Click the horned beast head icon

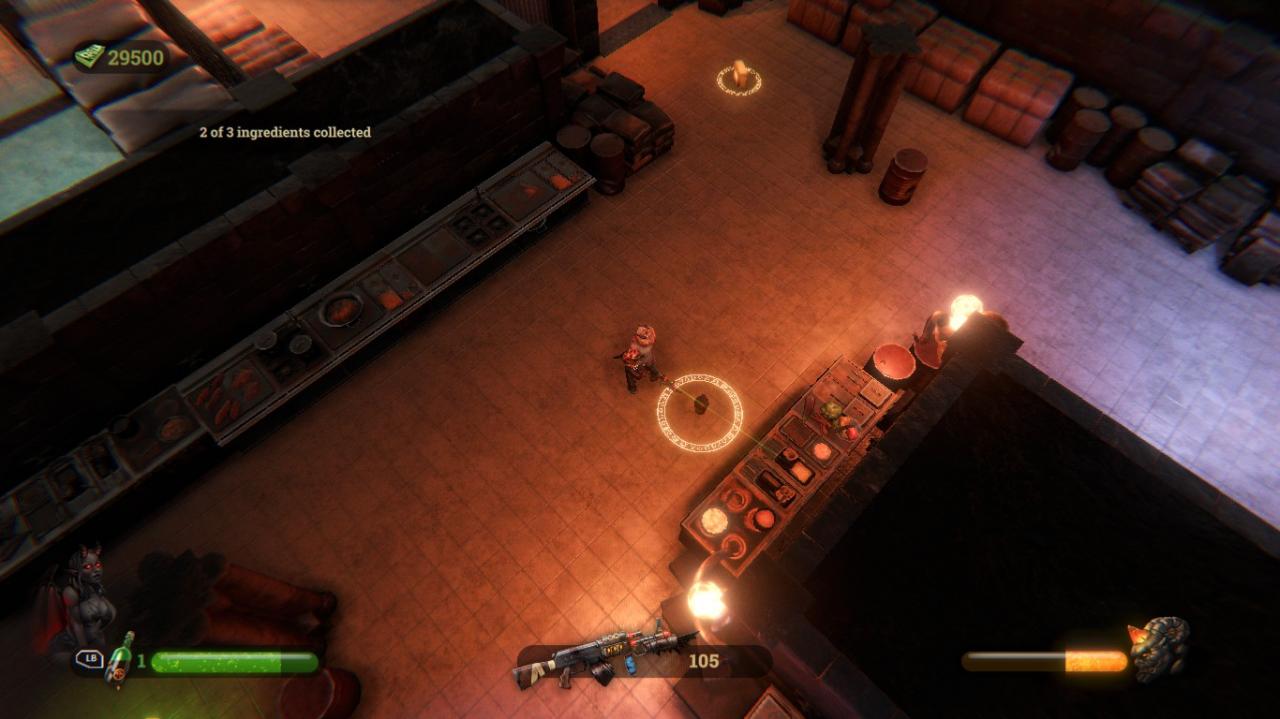[x=1160, y=648]
